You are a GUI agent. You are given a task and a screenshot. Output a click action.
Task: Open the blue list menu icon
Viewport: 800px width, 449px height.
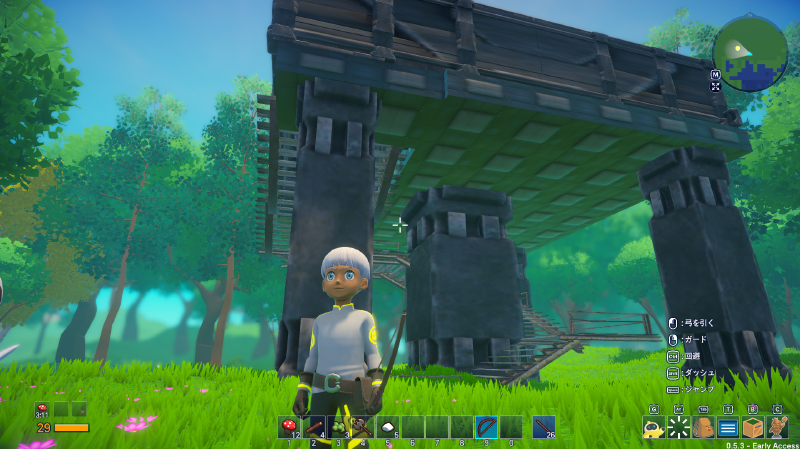click(x=728, y=429)
